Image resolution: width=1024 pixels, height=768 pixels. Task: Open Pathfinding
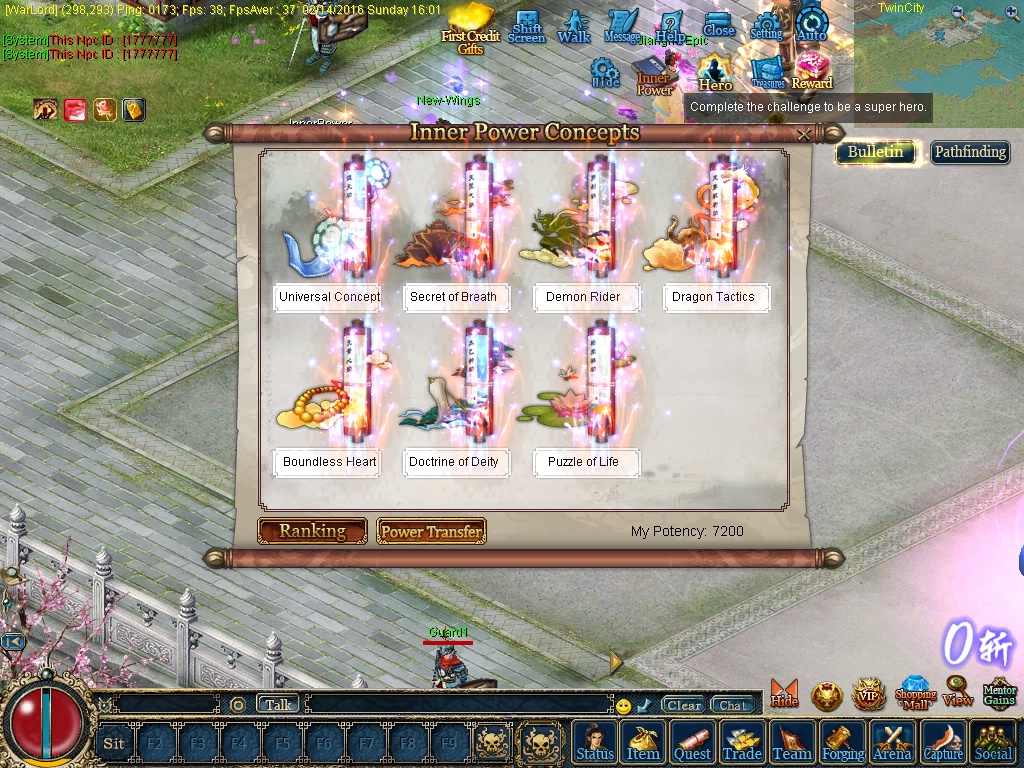[969, 152]
